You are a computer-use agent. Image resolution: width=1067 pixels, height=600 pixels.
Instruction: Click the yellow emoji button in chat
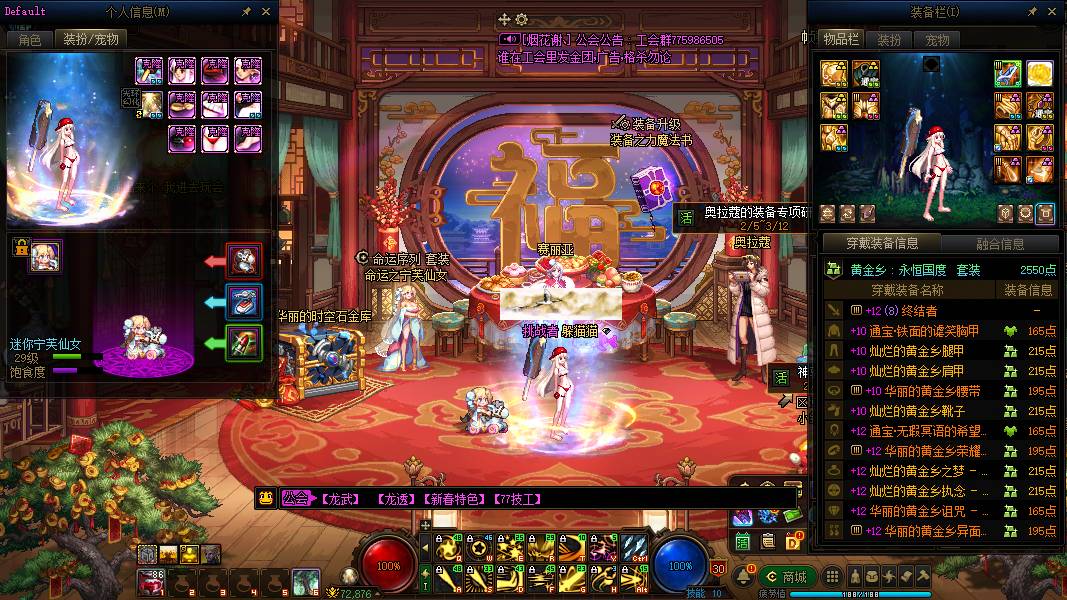pos(266,498)
